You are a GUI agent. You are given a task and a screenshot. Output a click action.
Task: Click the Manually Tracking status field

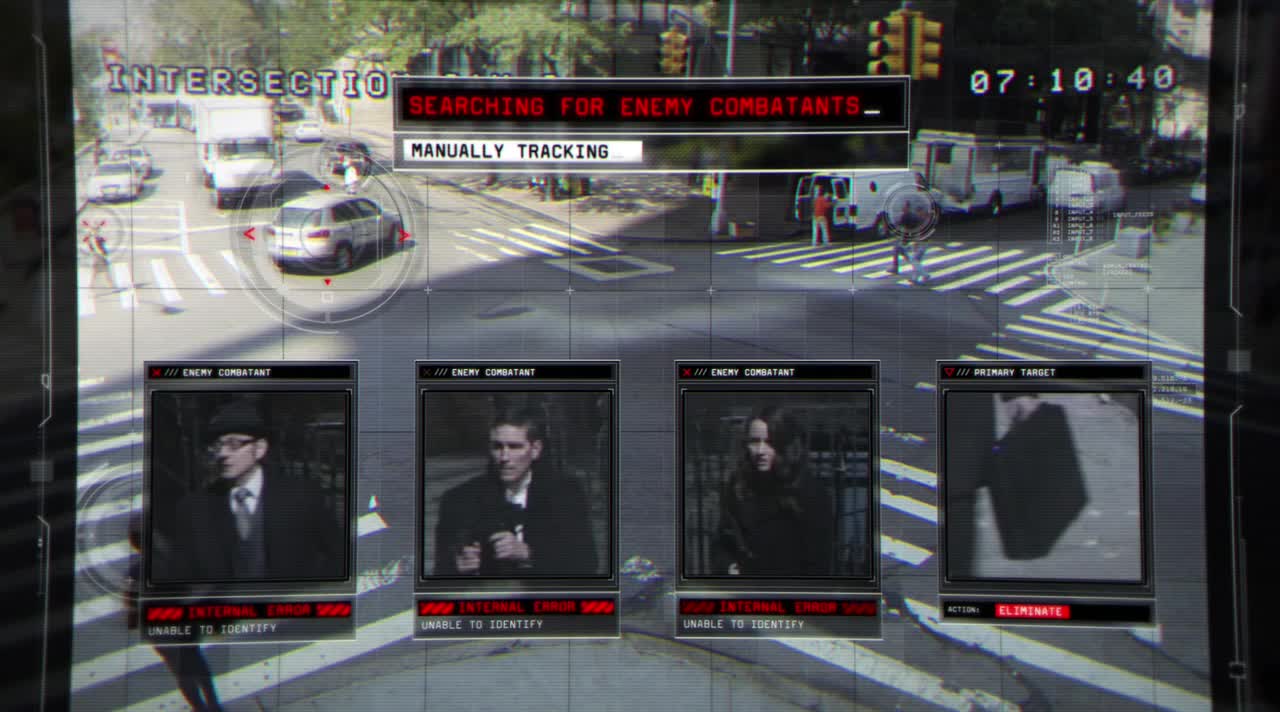[x=523, y=152]
